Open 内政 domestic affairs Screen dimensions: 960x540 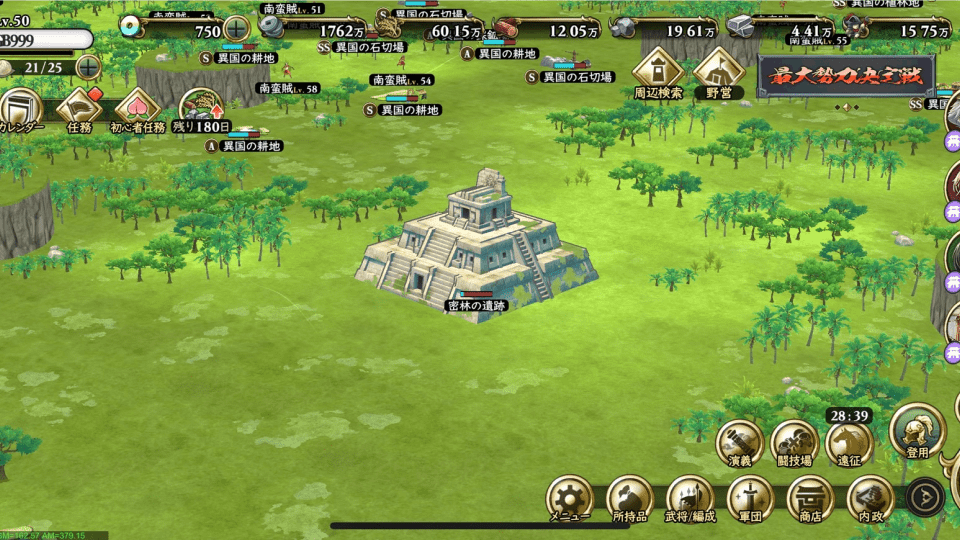click(x=869, y=497)
